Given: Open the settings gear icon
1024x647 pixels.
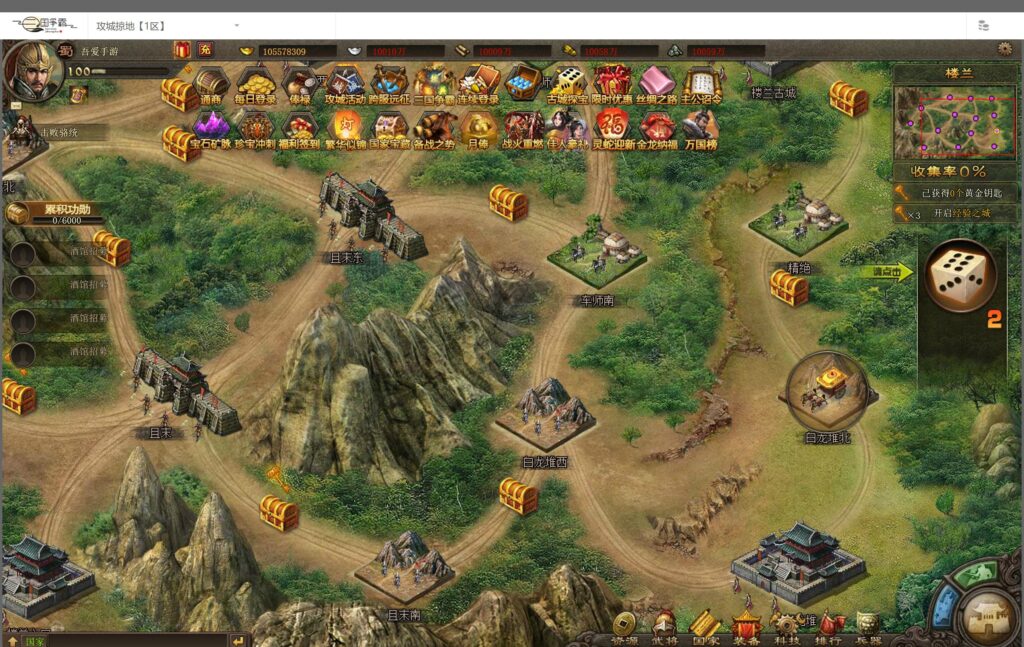Looking at the screenshot, I should tap(1005, 49).
